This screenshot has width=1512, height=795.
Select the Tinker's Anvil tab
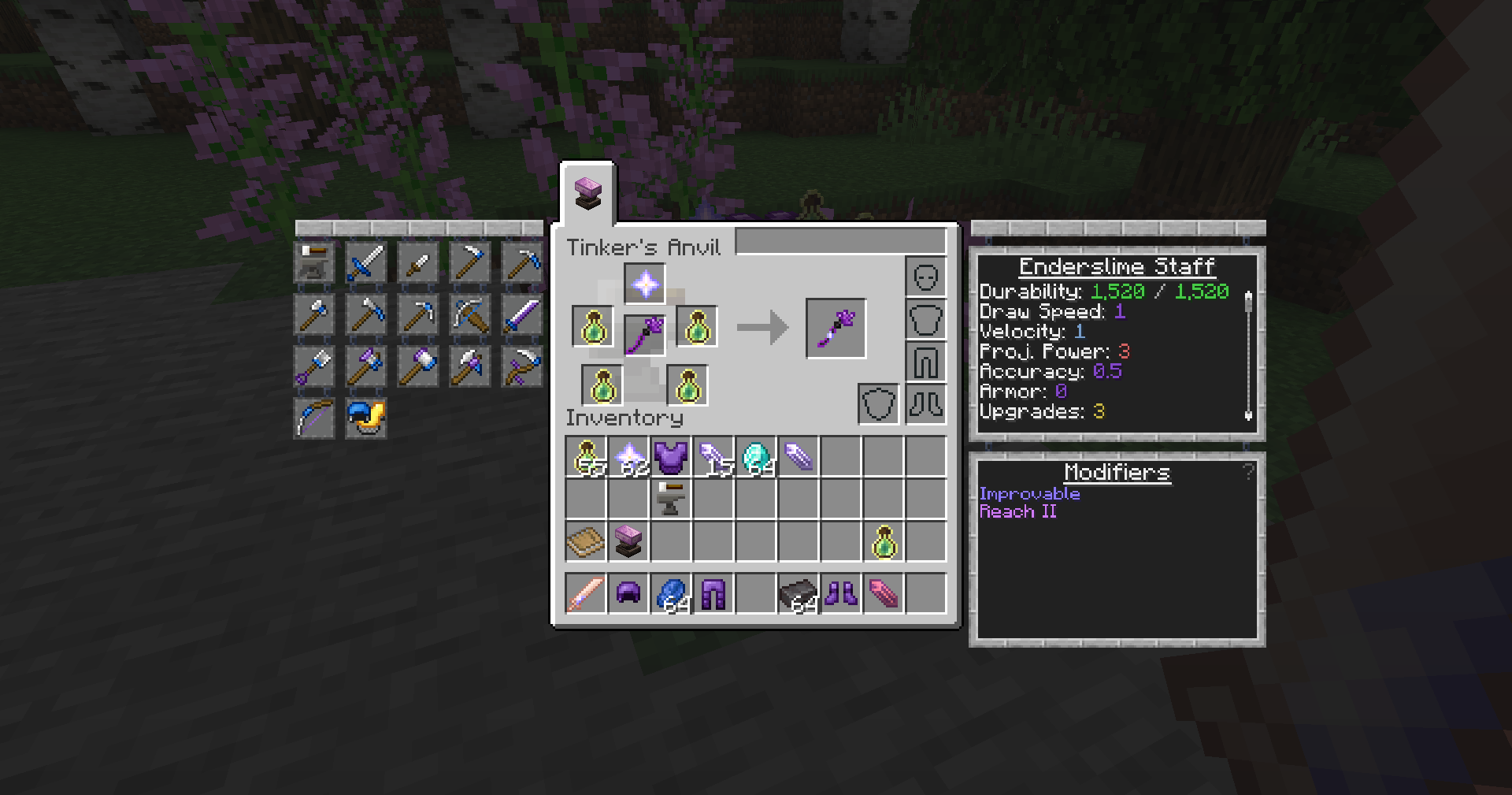tap(587, 193)
